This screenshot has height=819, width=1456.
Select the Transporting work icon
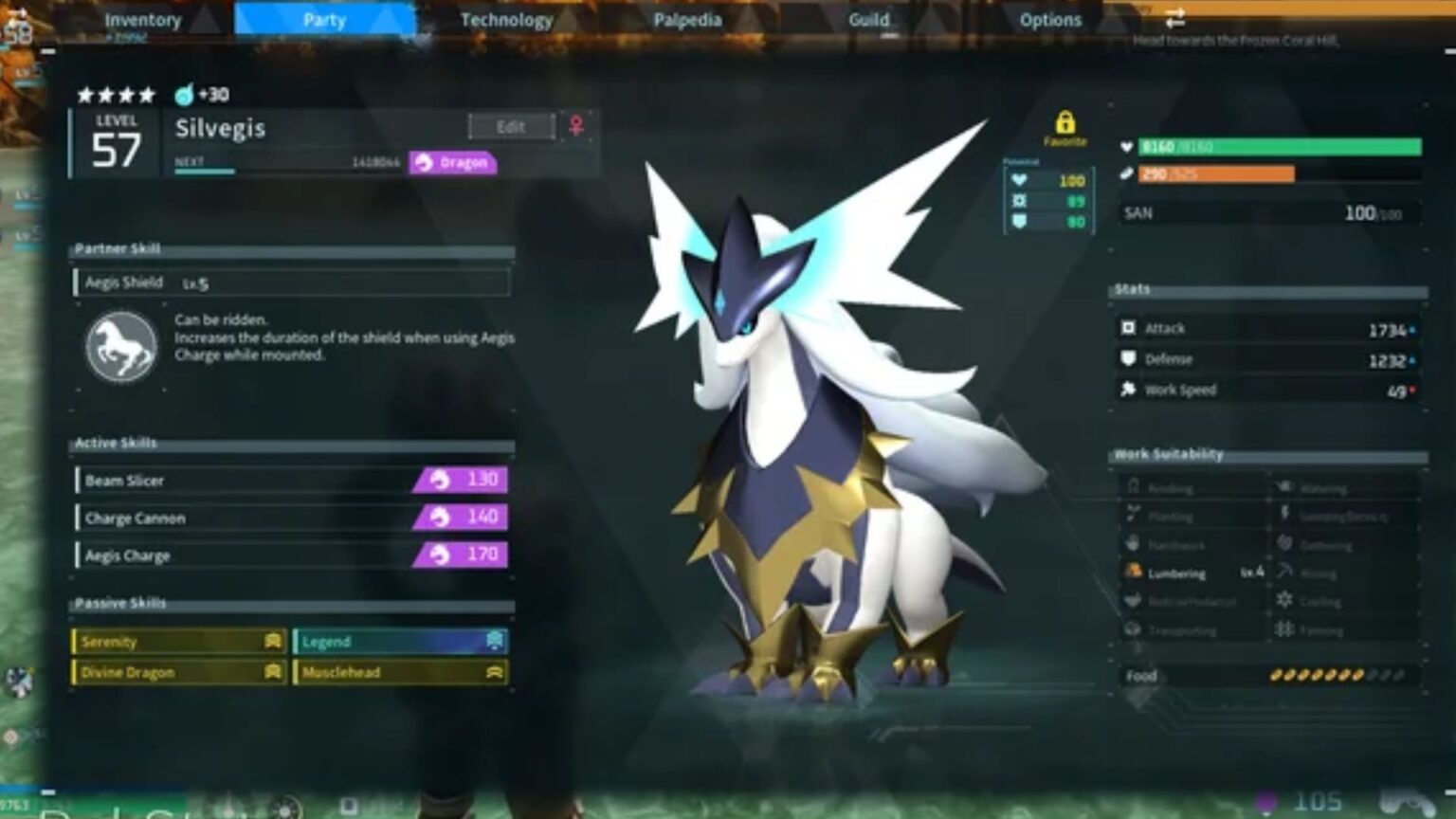click(1134, 629)
